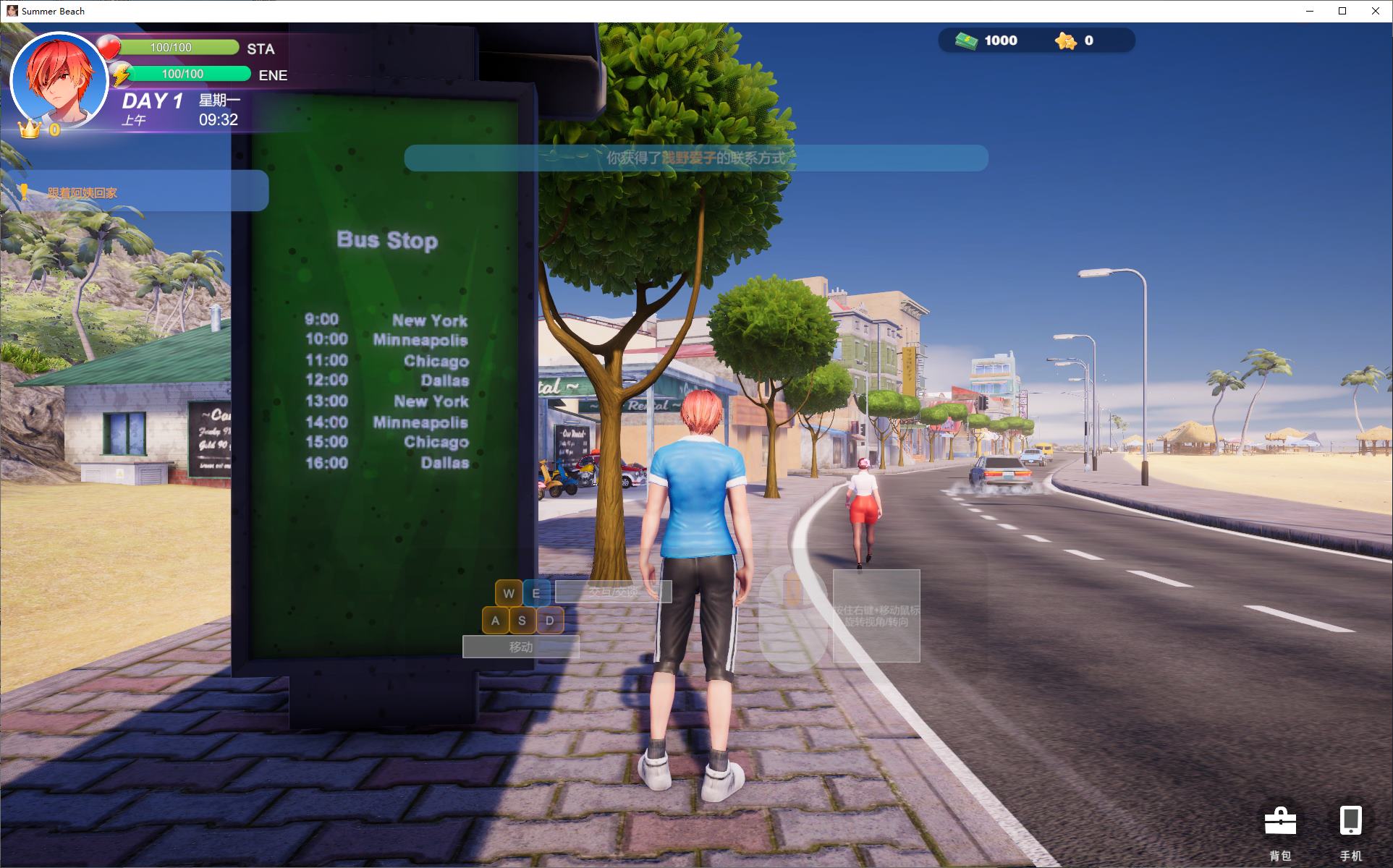Click the red-haired character portrait
1393x868 pixels.
59,80
